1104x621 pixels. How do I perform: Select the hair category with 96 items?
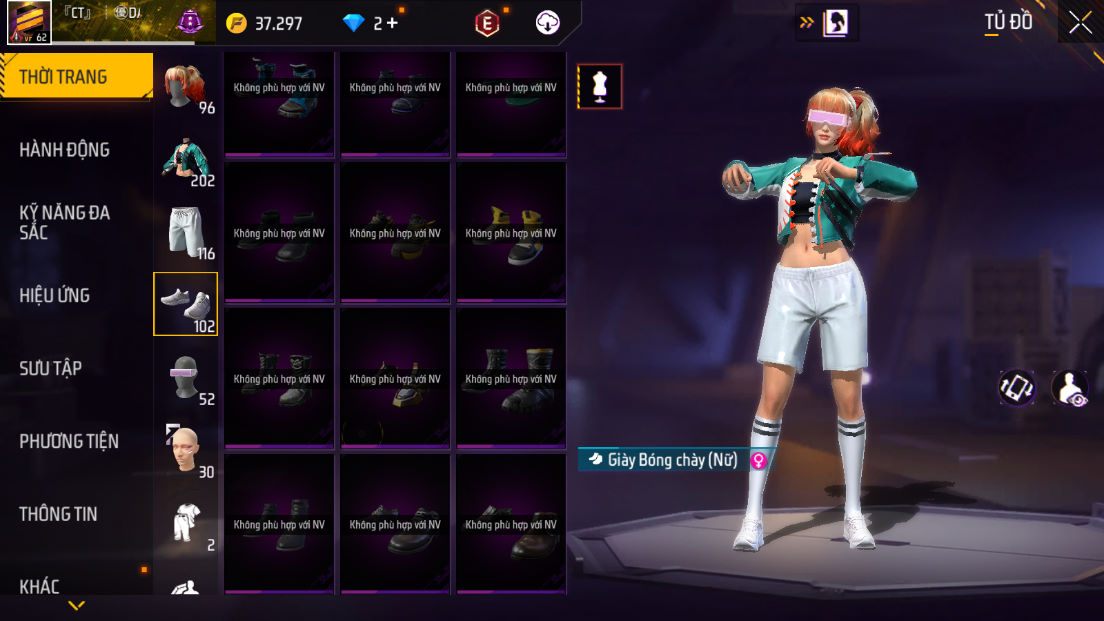pyautogui.click(x=186, y=87)
